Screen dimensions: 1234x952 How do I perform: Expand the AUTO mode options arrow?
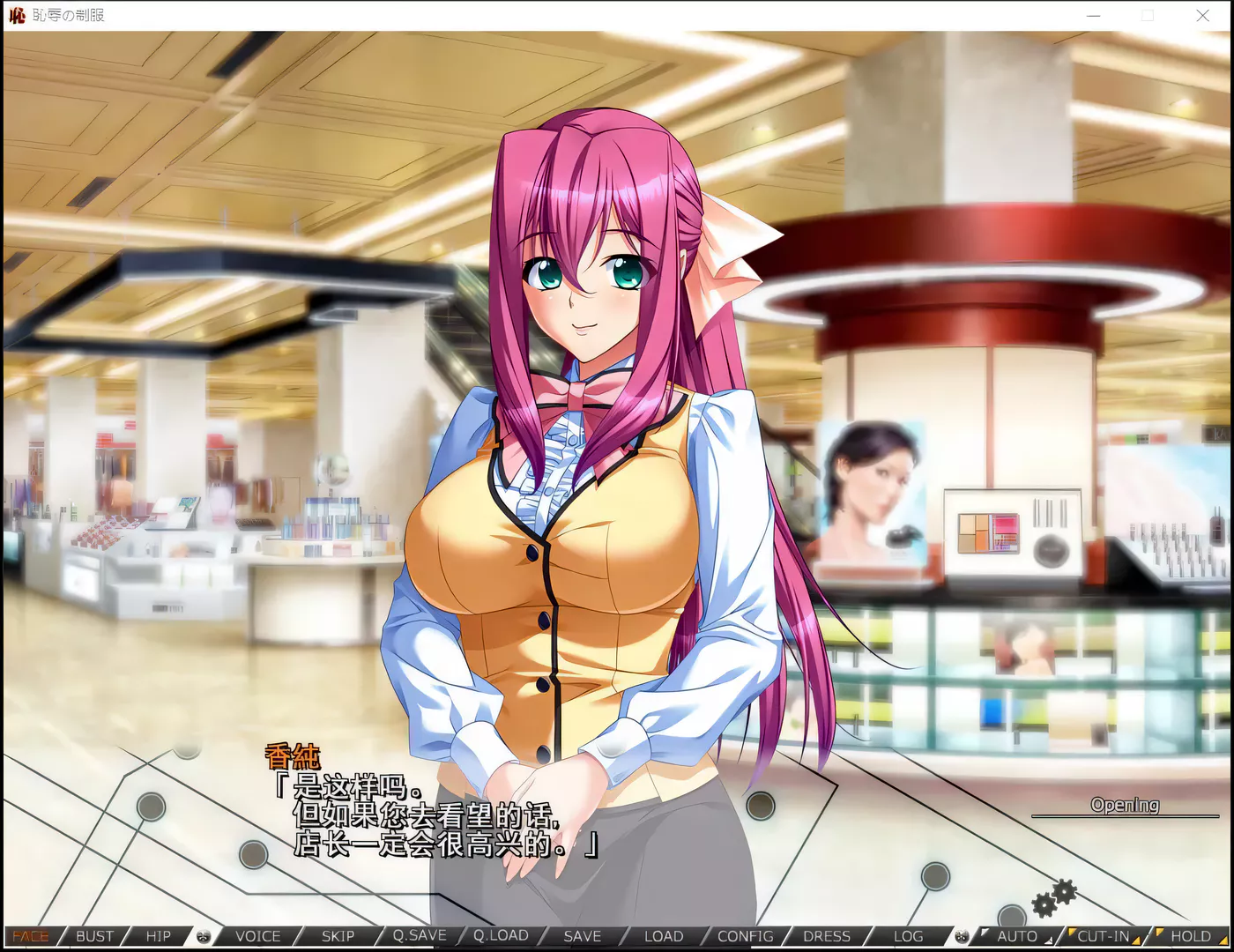coord(1047,940)
